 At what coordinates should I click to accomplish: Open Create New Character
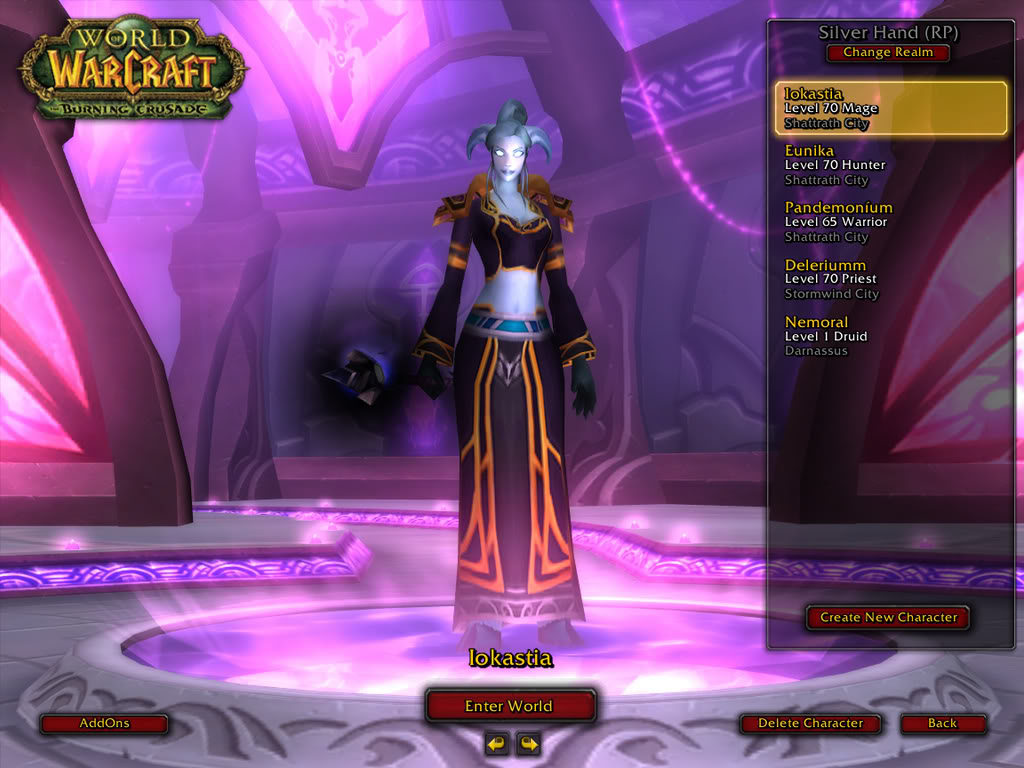888,618
